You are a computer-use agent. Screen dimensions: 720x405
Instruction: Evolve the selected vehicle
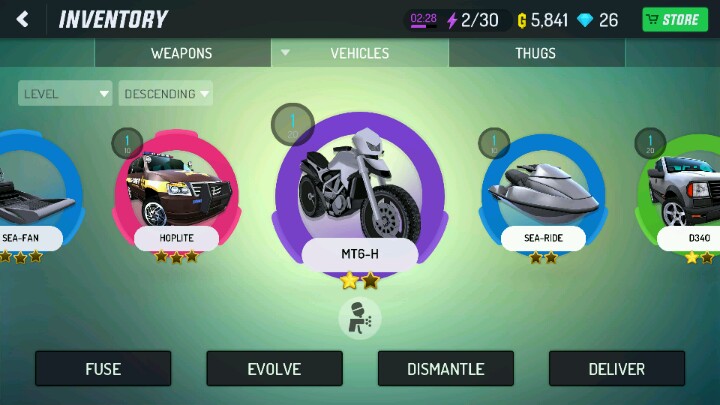[x=274, y=369]
